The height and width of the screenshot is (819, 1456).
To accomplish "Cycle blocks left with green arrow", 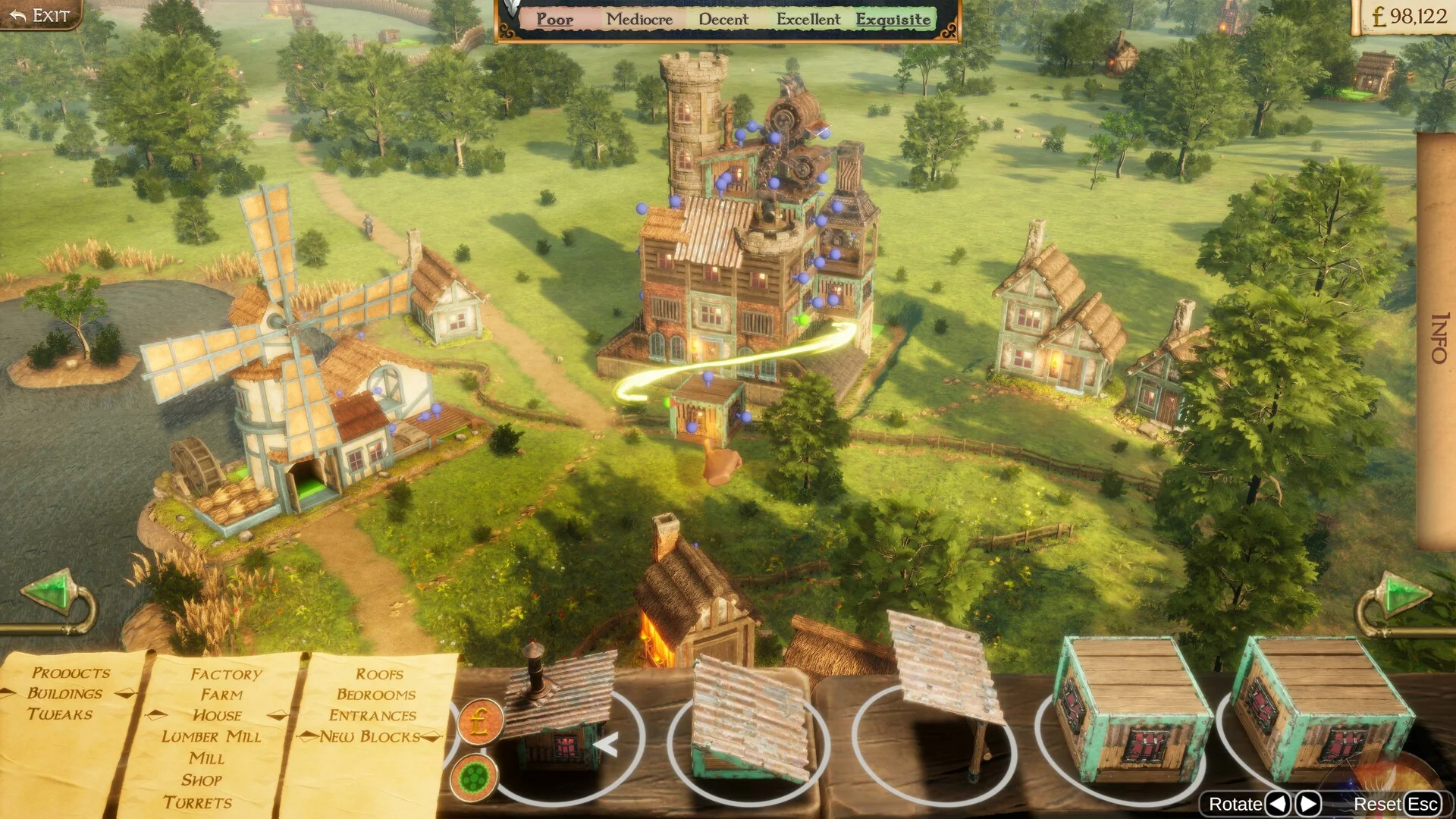I will (x=55, y=591).
